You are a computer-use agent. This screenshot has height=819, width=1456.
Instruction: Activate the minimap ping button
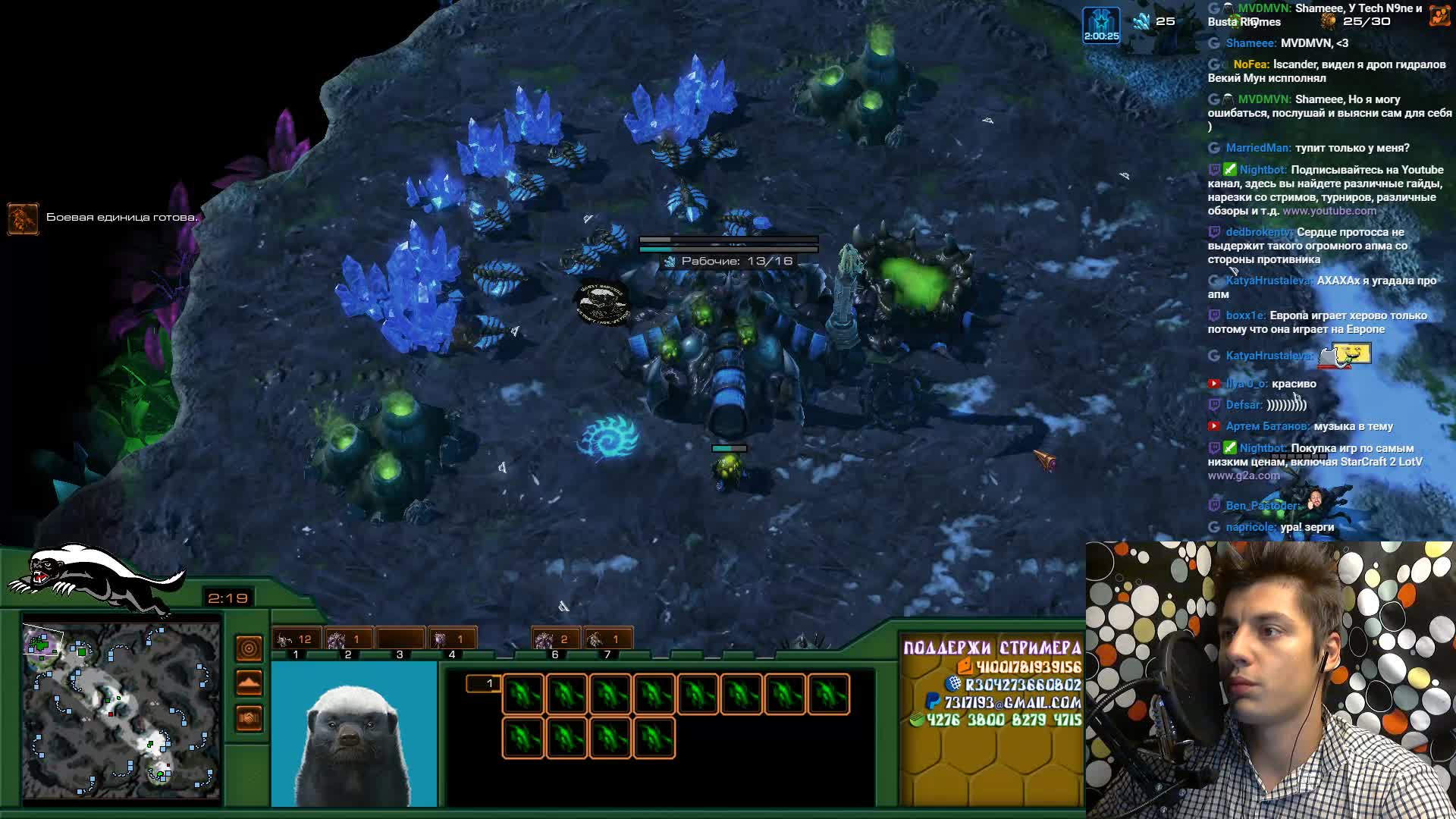pyautogui.click(x=249, y=649)
